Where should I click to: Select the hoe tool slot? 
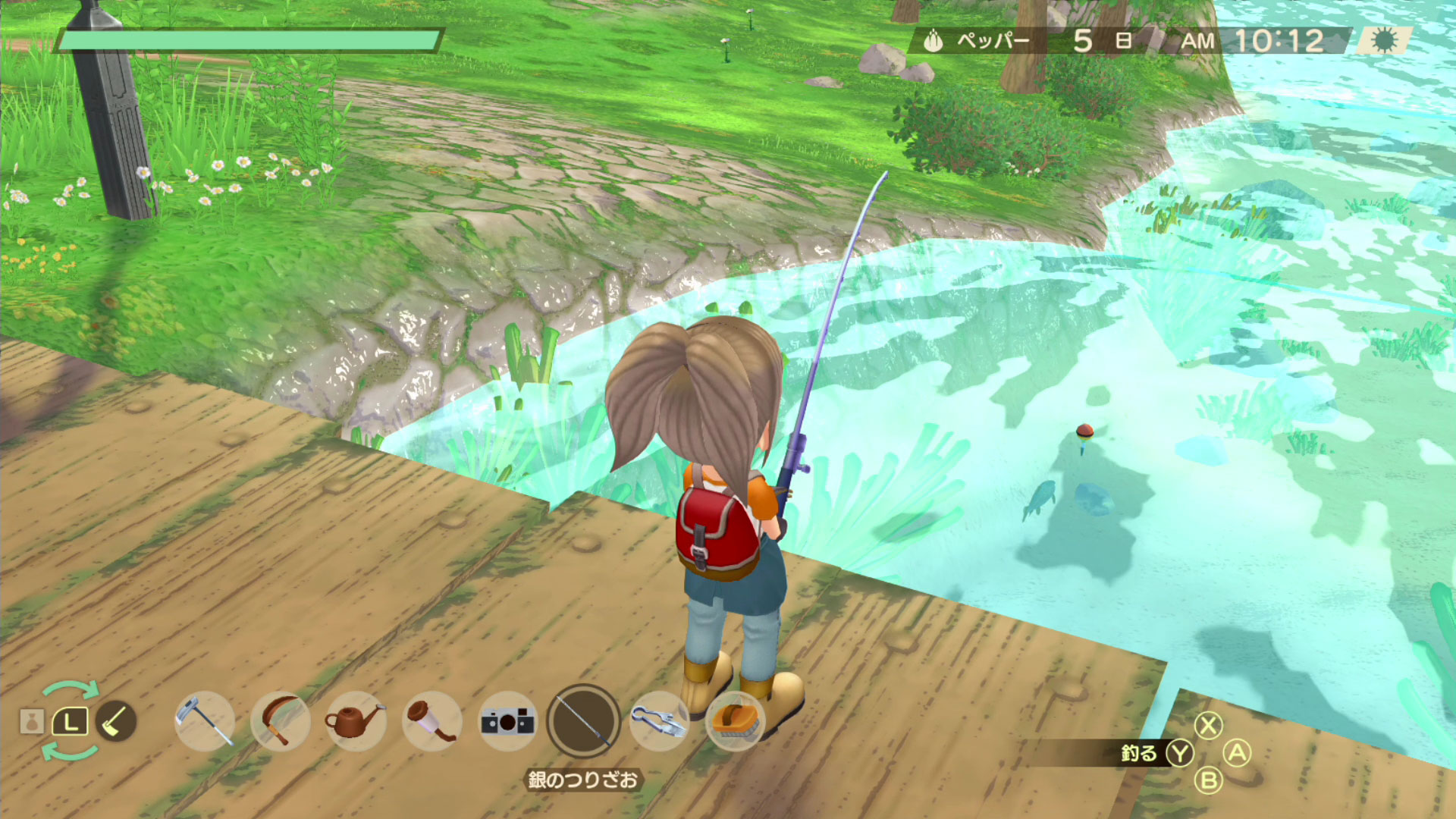click(x=204, y=720)
